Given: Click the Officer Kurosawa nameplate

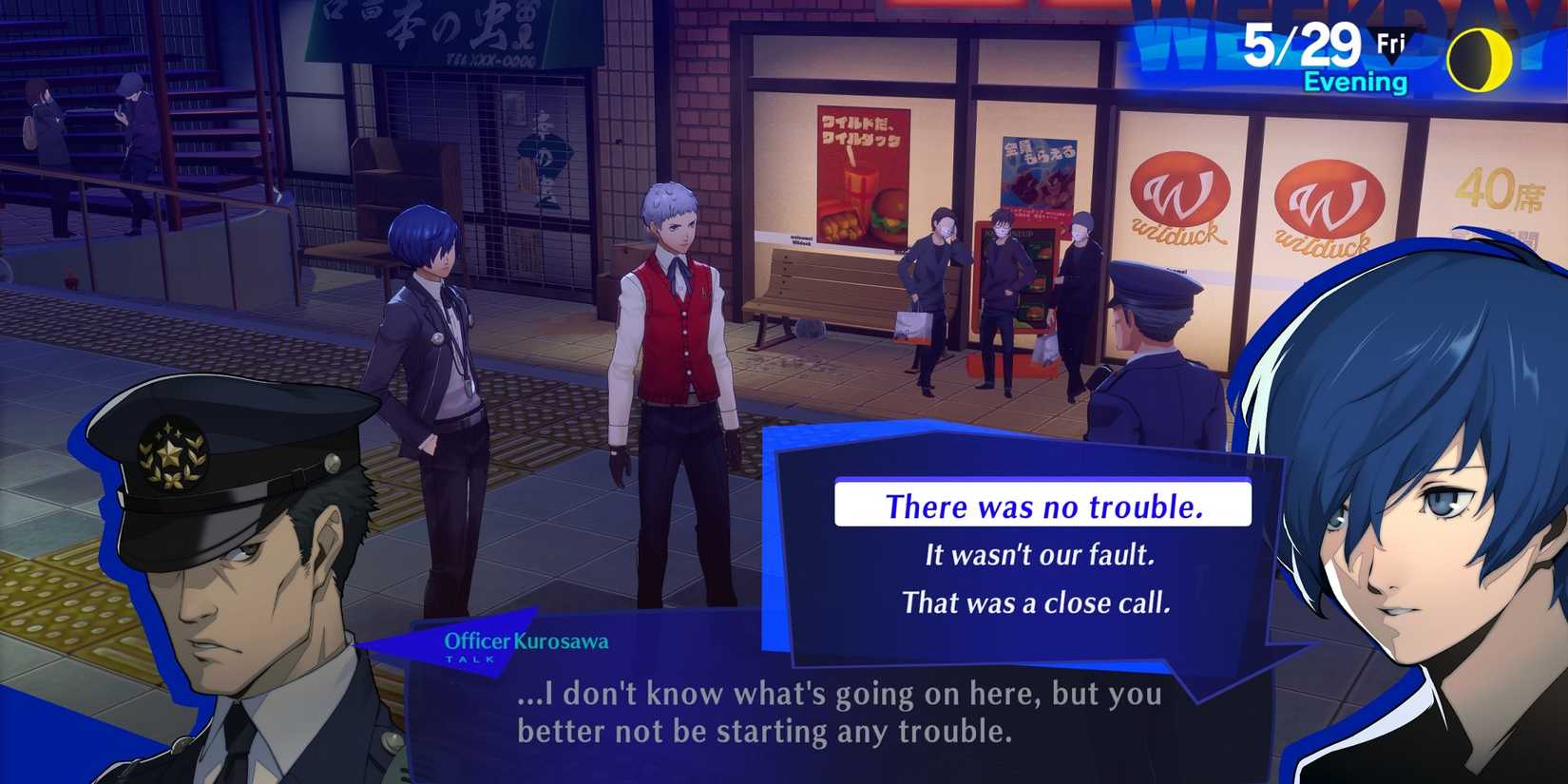Looking at the screenshot, I should tap(528, 640).
